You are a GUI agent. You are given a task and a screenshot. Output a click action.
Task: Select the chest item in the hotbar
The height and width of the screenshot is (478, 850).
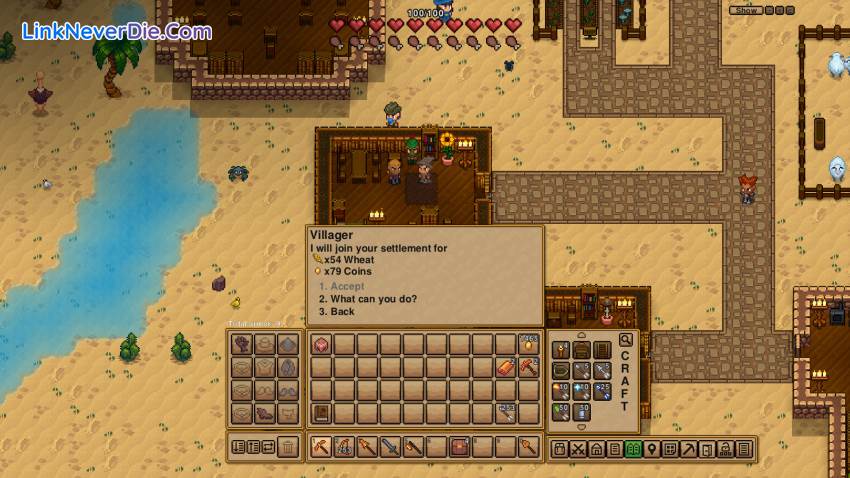459,447
